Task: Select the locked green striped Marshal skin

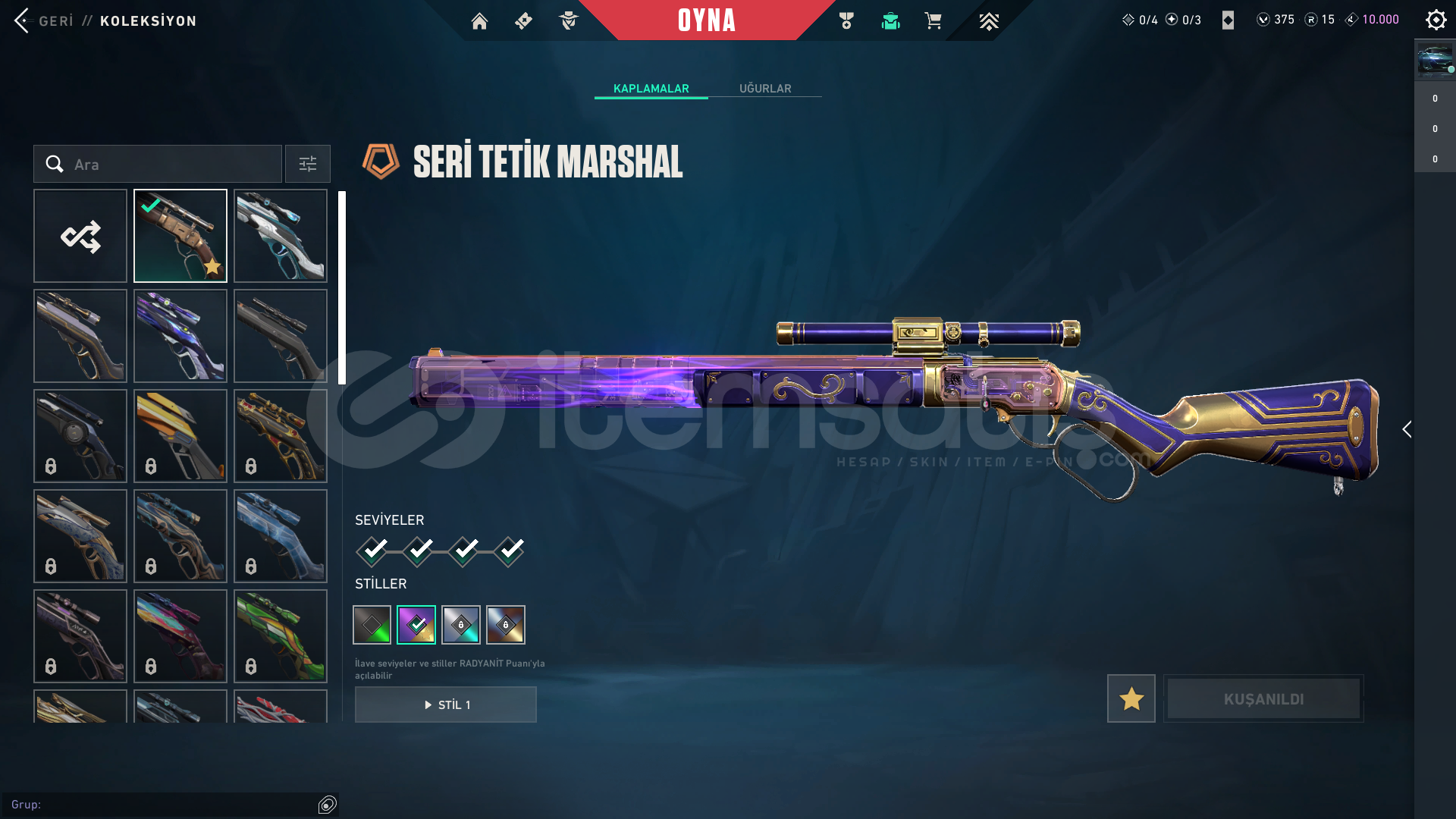Action: (x=281, y=636)
